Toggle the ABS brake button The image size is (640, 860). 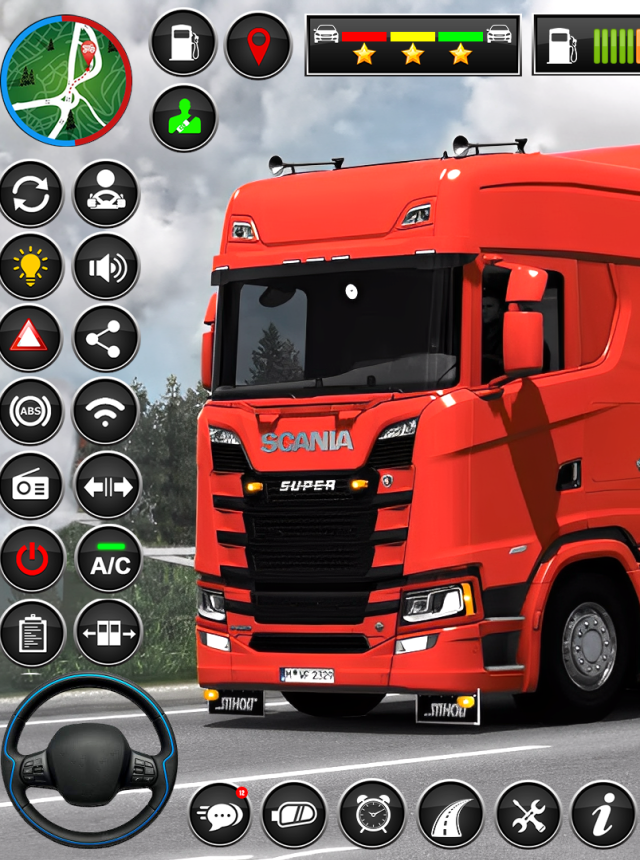[x=31, y=412]
